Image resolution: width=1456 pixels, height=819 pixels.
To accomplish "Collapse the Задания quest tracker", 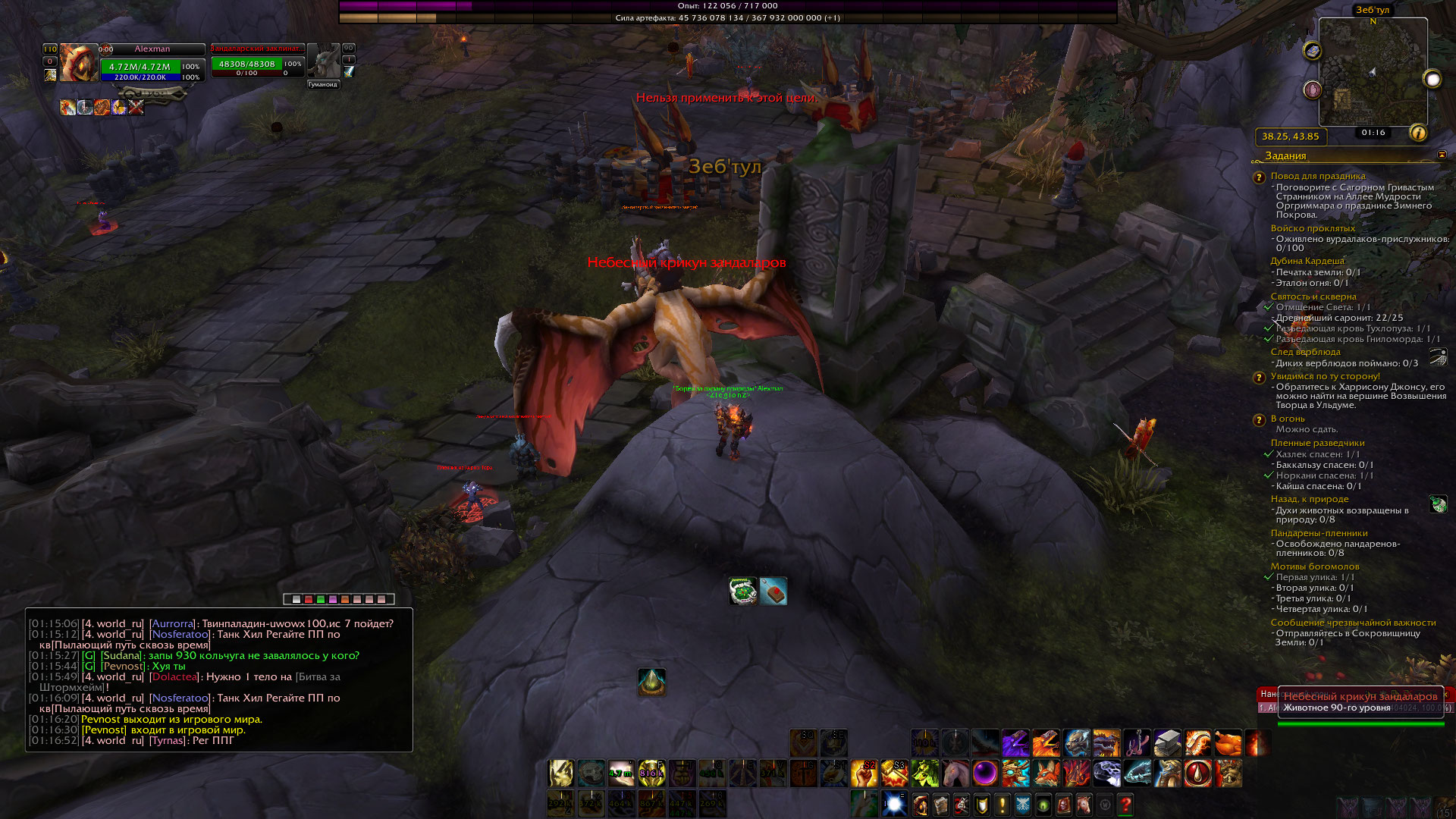I will (x=1442, y=155).
